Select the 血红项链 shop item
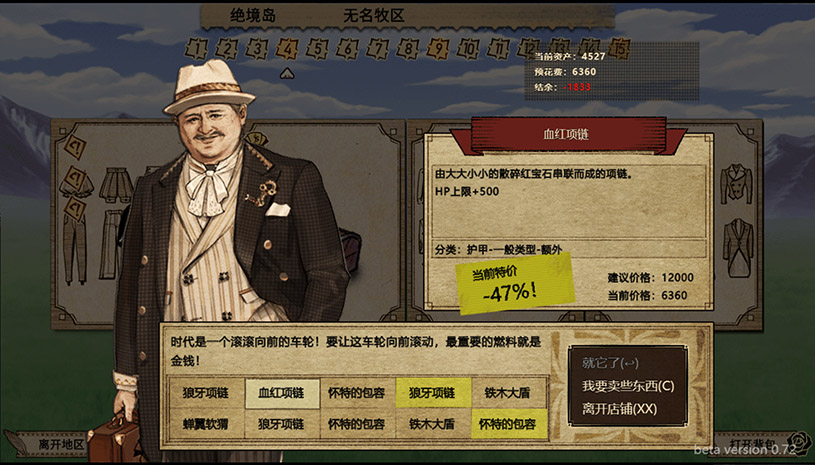This screenshot has height=465, width=815. click(x=282, y=393)
